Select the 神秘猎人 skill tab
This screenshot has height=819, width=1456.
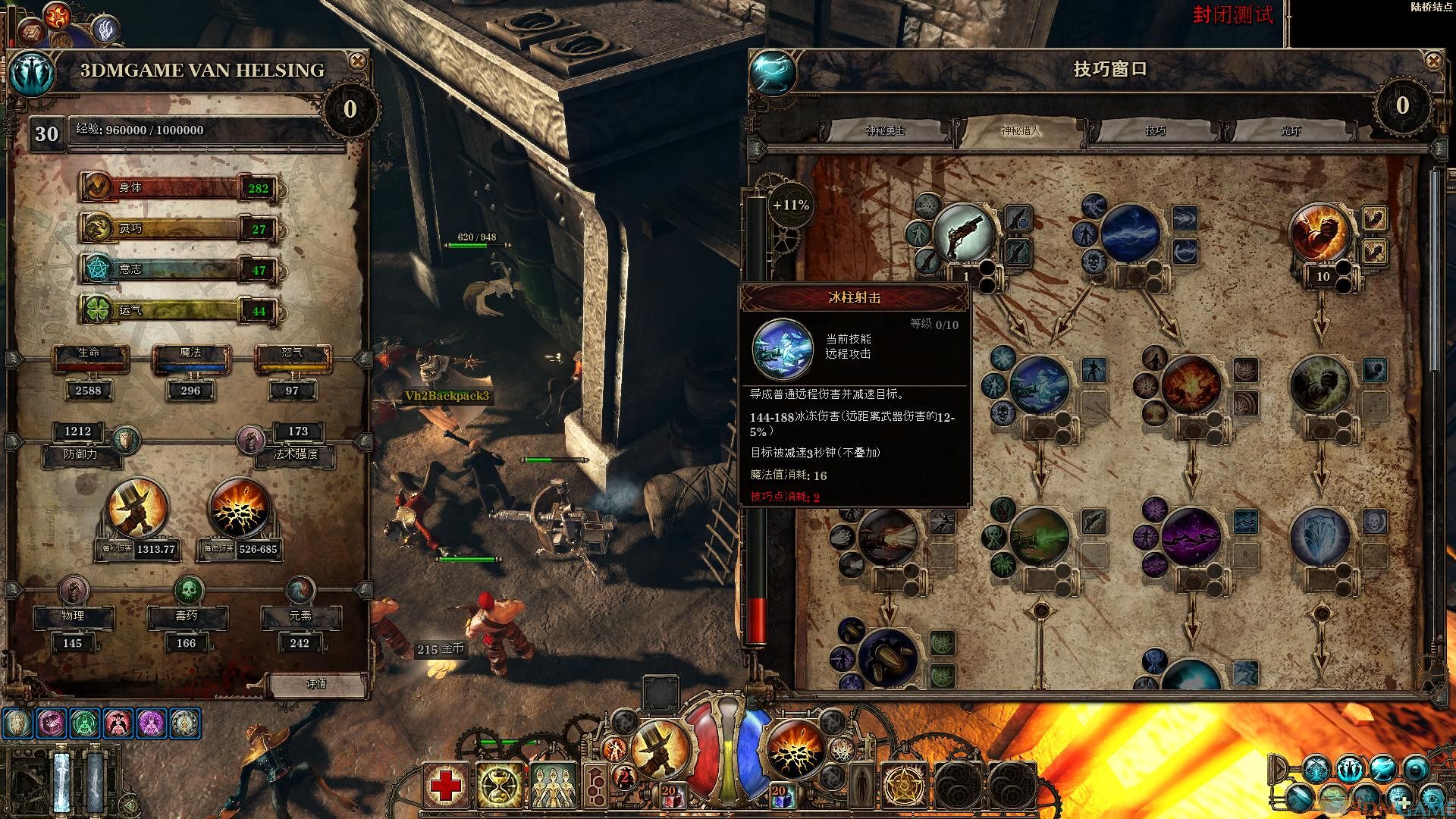1021,131
